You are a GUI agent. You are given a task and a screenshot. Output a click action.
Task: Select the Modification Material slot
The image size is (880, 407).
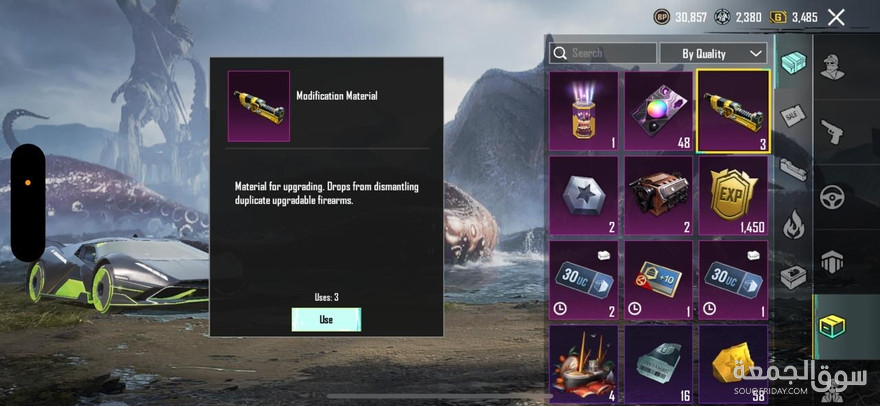click(x=732, y=110)
